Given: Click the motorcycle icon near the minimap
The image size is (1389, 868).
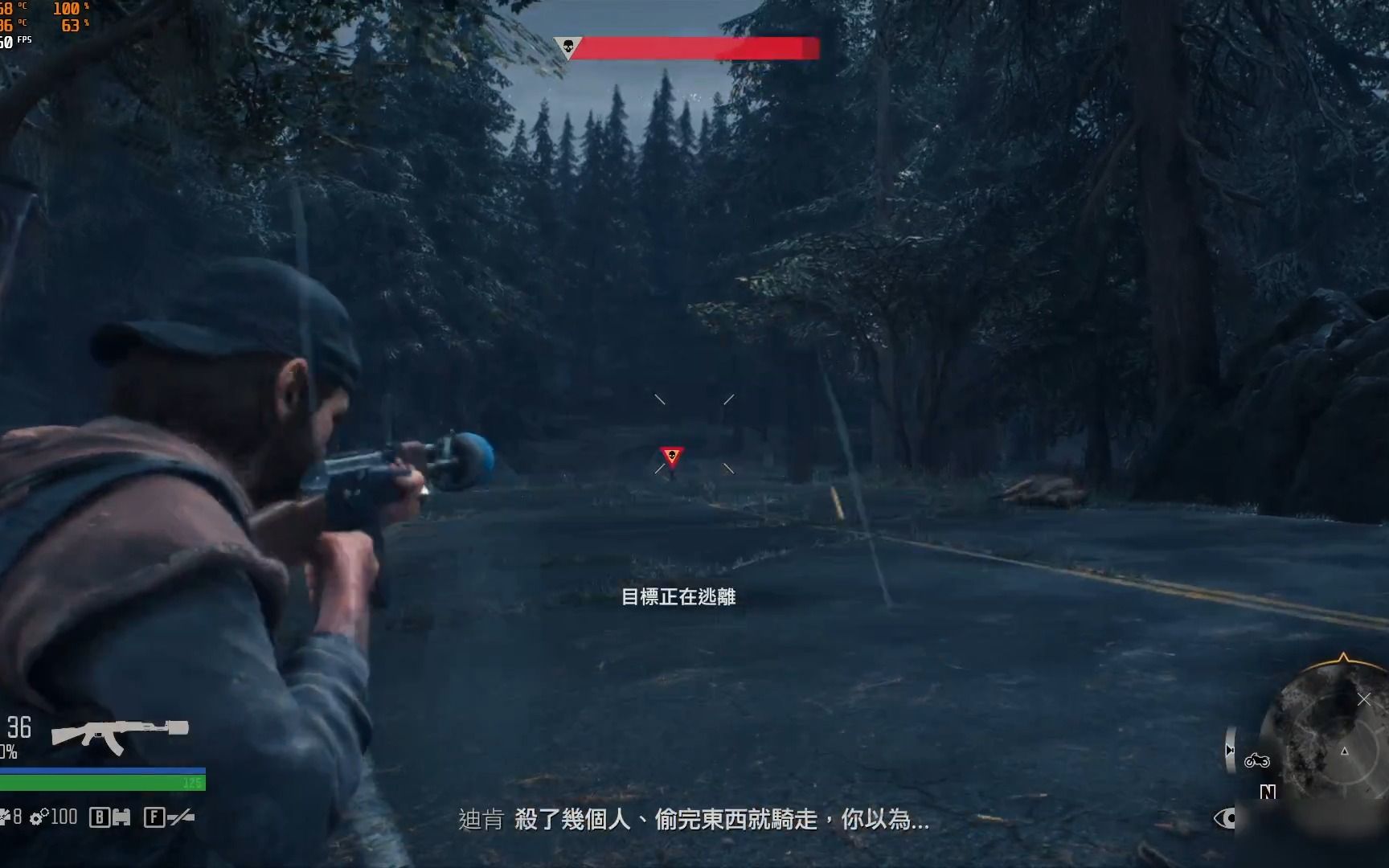Looking at the screenshot, I should point(1257,762).
